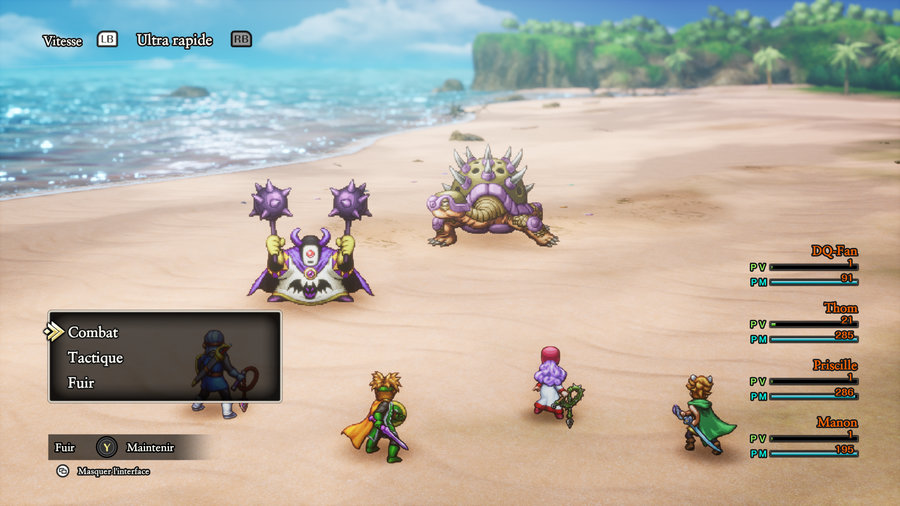Viewport: 900px width, 506px height.
Task: Pick Fuir to flee the battle
Action: pyautogui.click(x=81, y=382)
